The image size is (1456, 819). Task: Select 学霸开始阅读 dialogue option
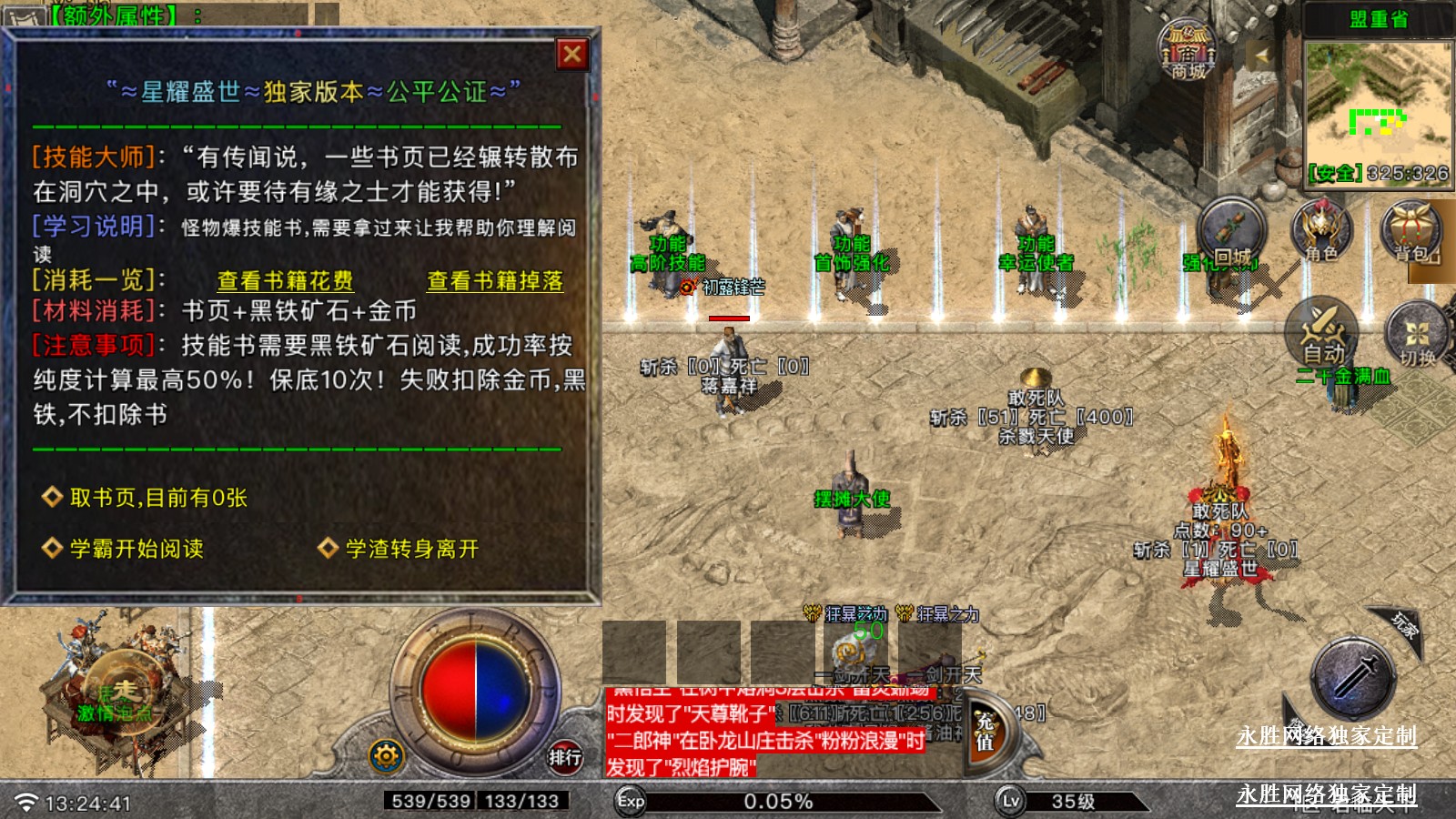(x=136, y=549)
